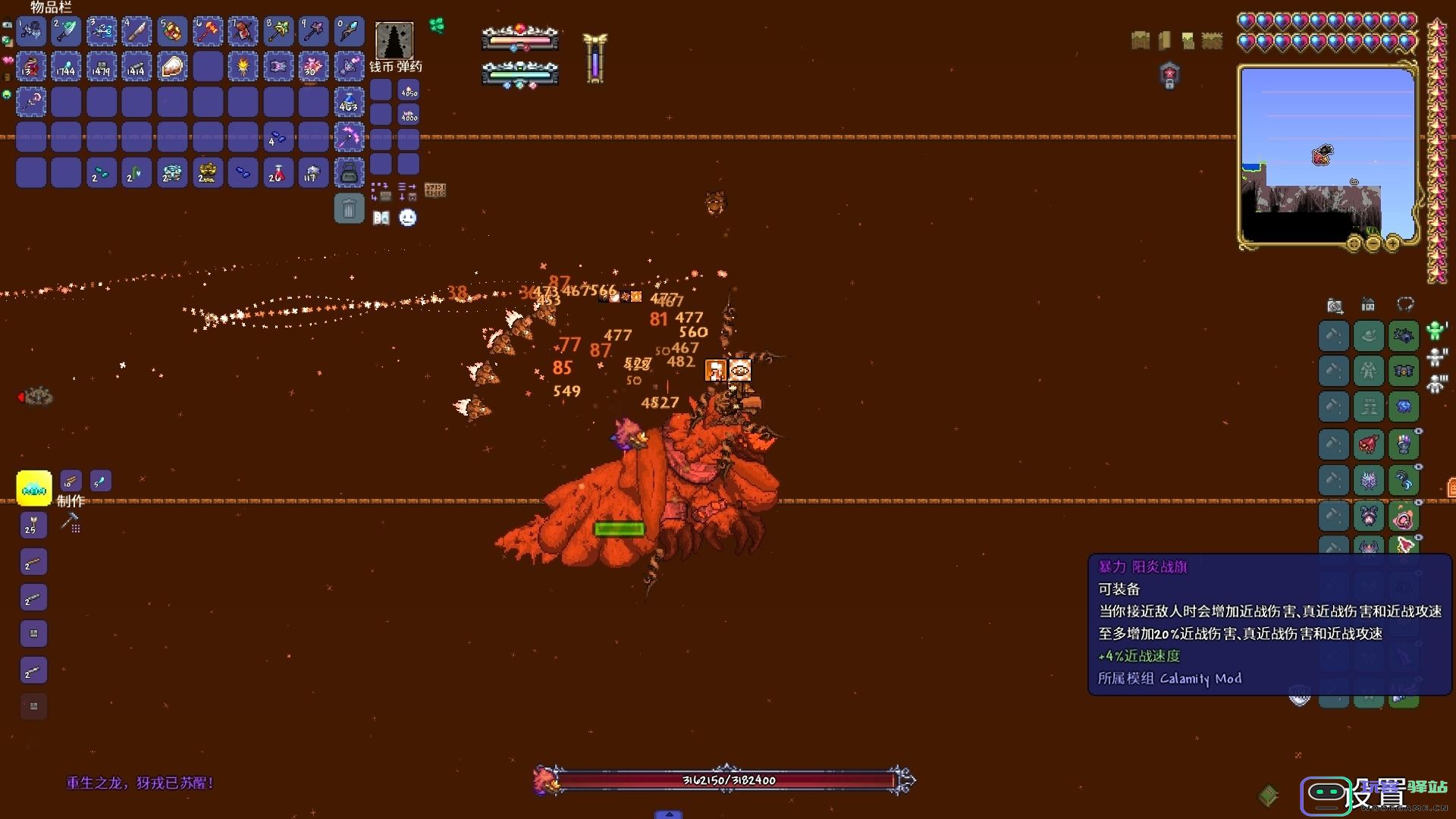Select the red healing potion stack of 26
Image resolution: width=1456 pixels, height=819 pixels.
(x=278, y=173)
